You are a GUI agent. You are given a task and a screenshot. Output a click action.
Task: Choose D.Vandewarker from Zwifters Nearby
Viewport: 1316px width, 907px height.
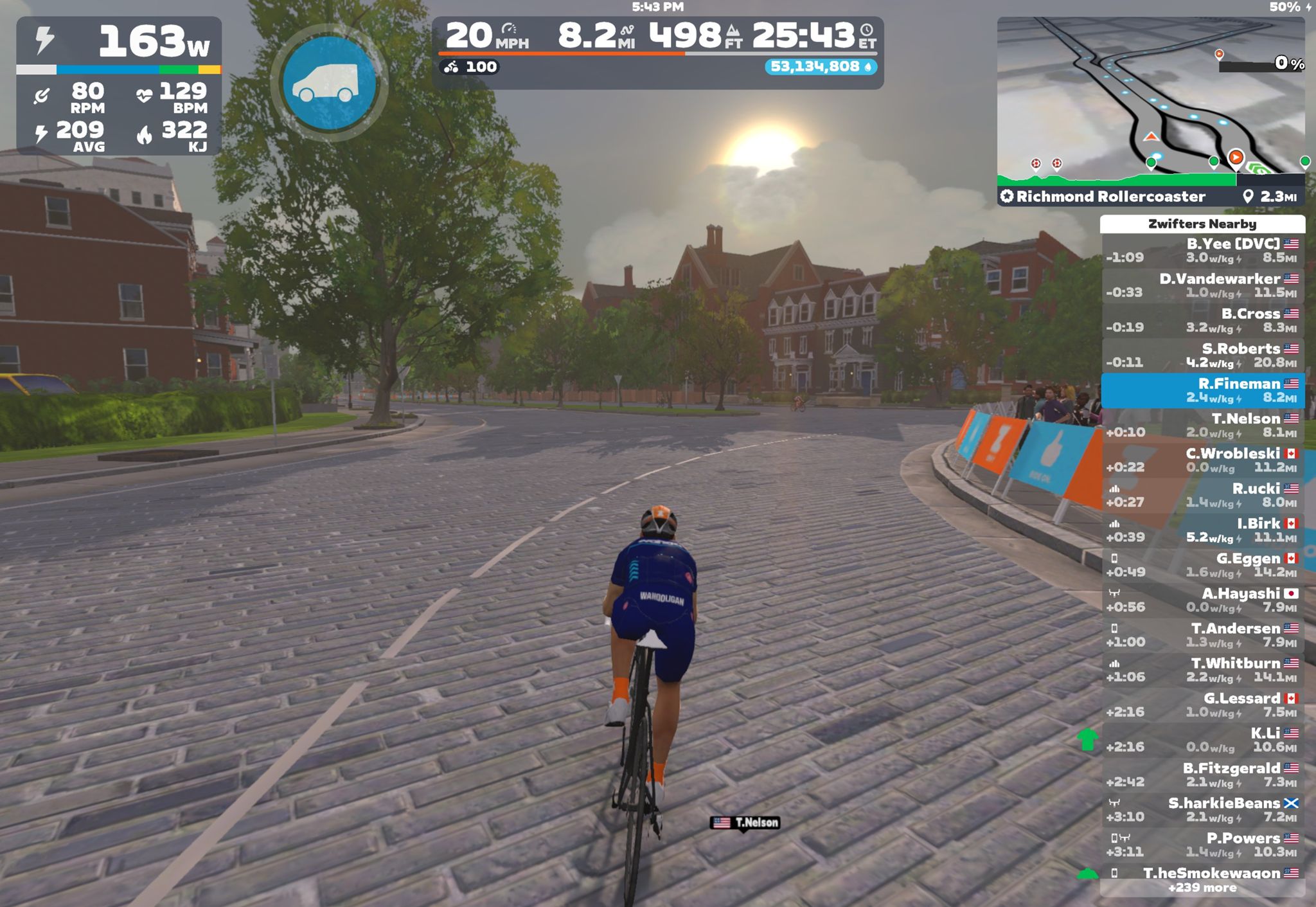pos(1203,285)
